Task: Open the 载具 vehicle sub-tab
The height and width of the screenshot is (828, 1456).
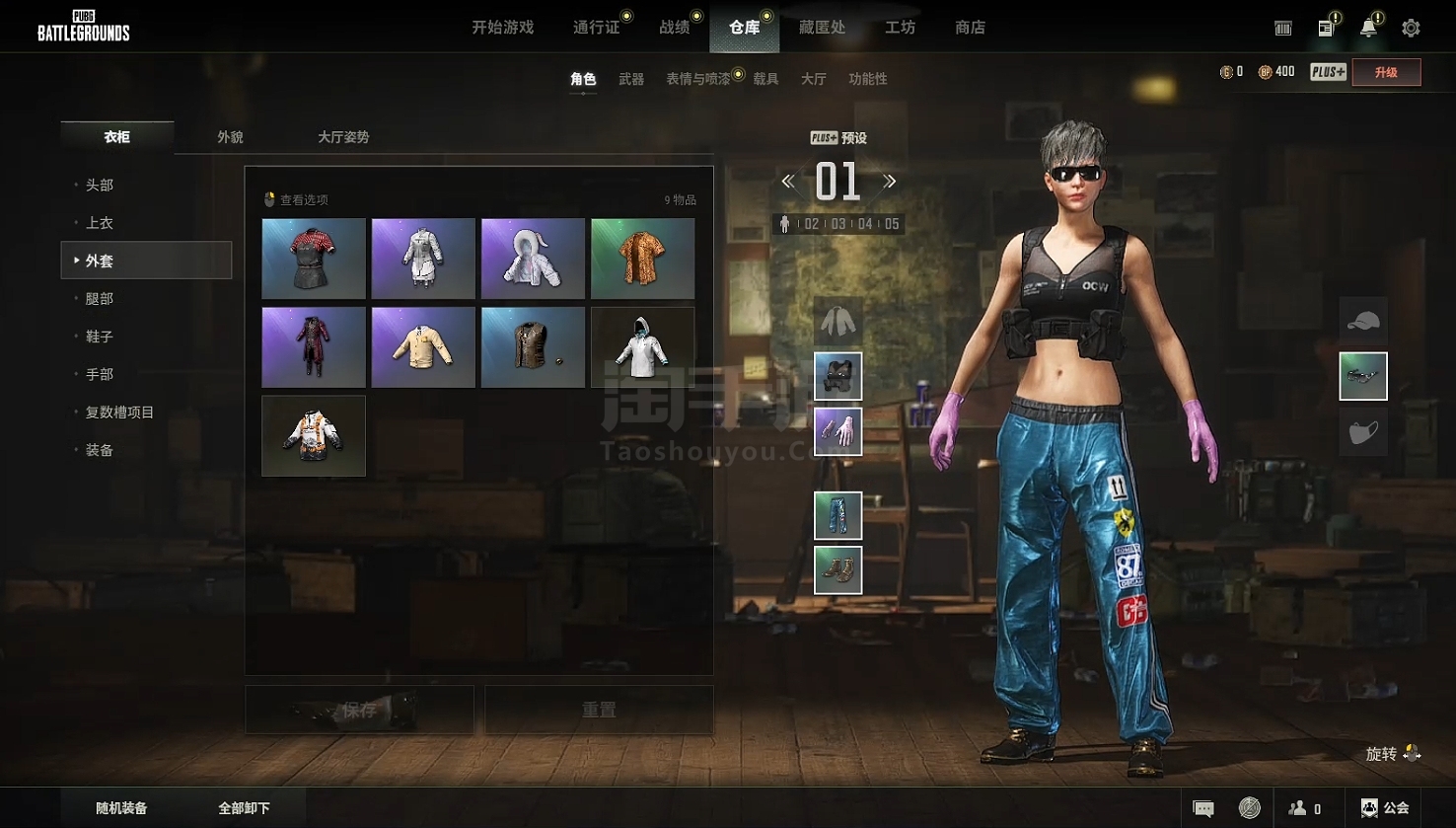Action: 765,79
